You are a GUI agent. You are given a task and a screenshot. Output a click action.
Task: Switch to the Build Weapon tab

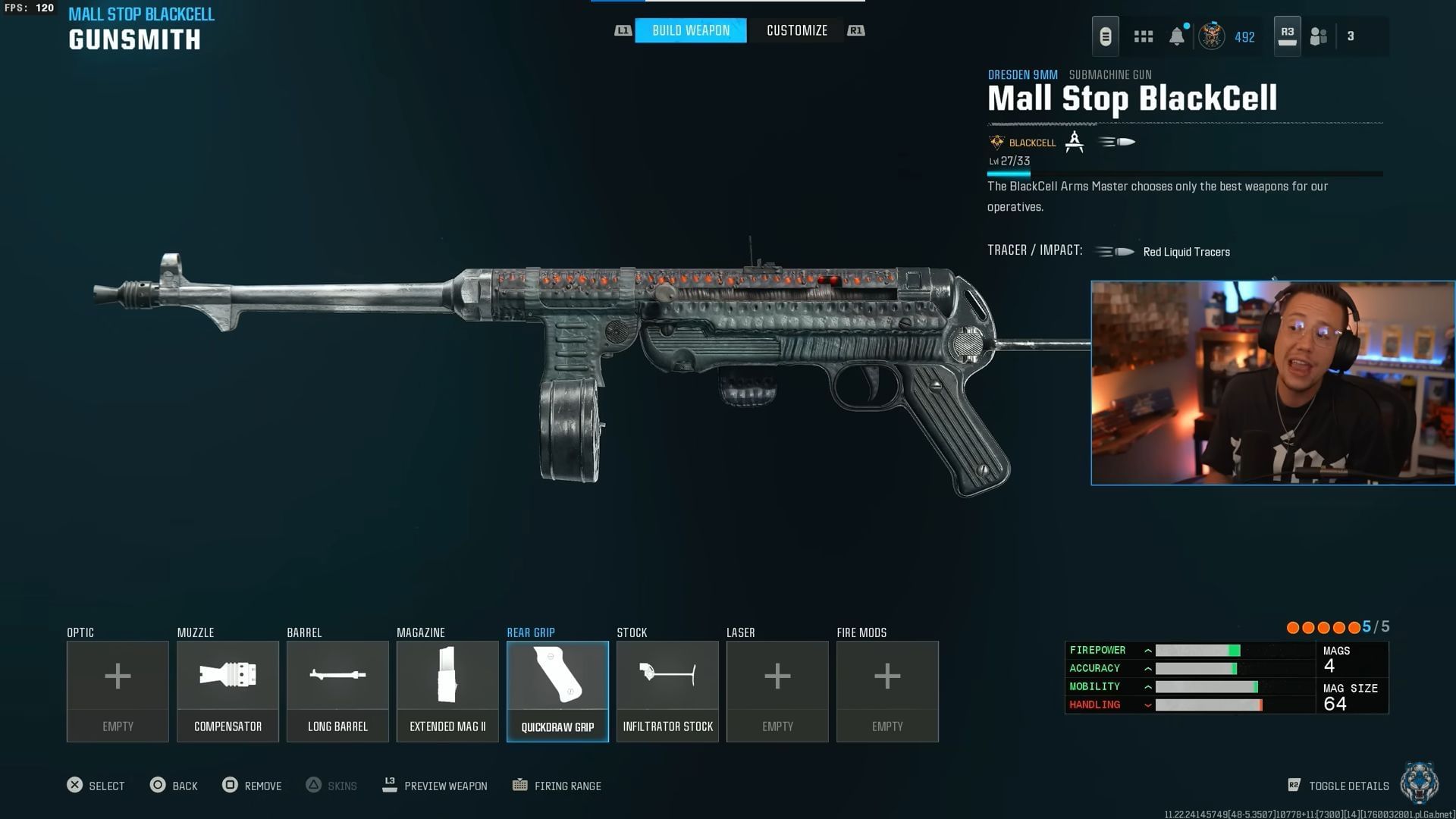pyautogui.click(x=690, y=30)
